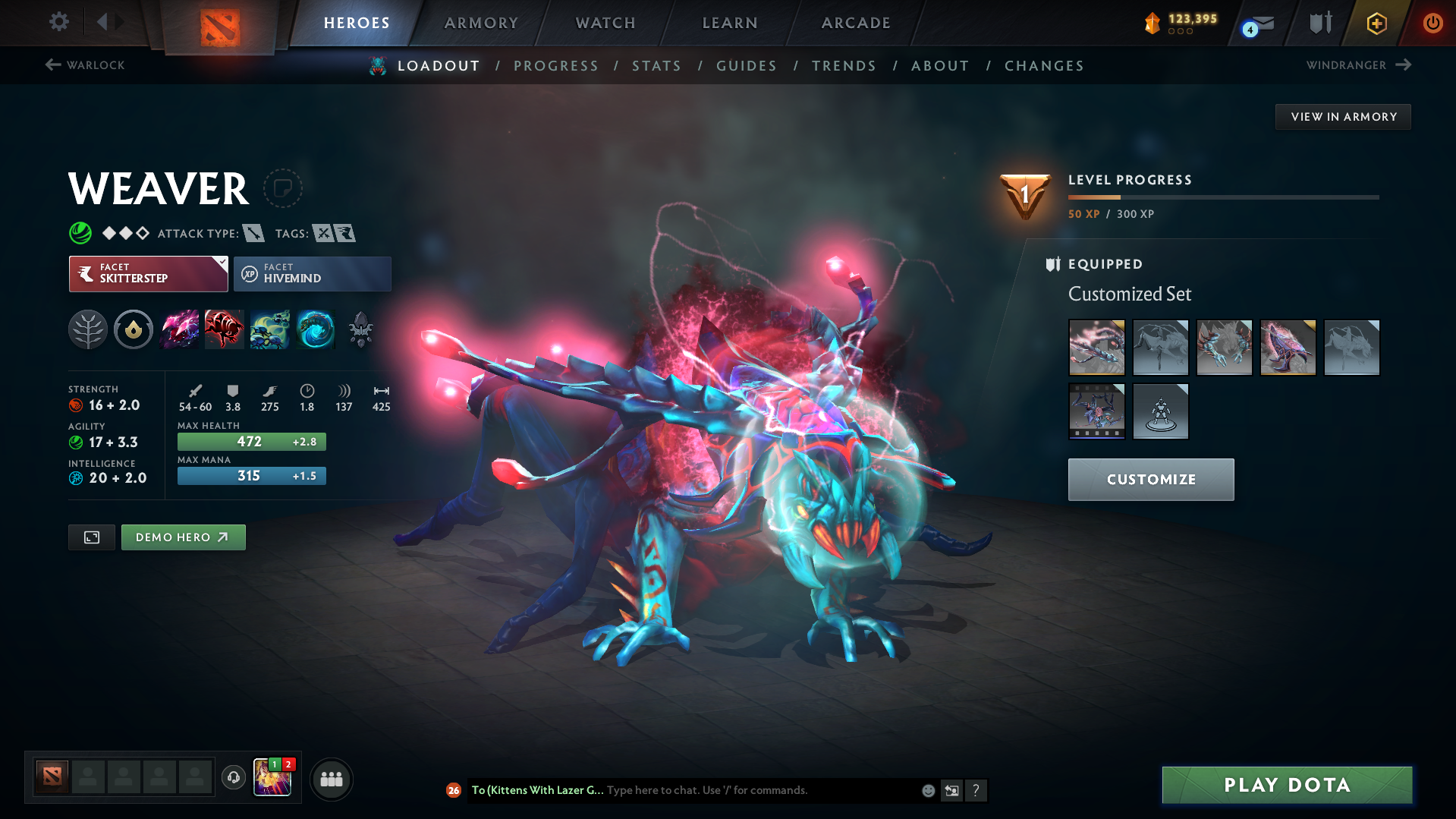This screenshot has height=819, width=1456.
Task: Click the red power button top right
Action: coord(1432,23)
